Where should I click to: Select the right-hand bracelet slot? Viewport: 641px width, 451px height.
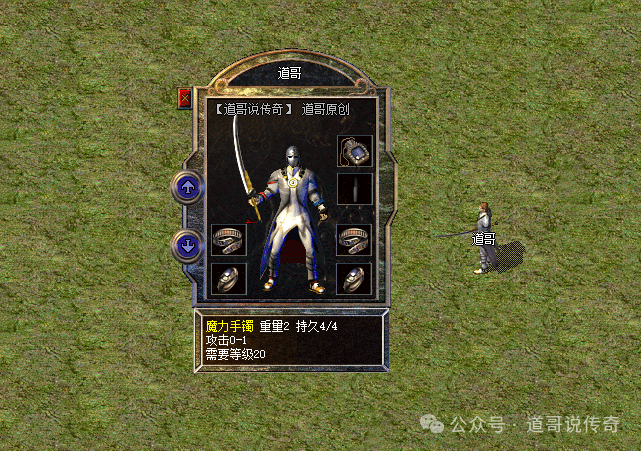[x=355, y=241]
